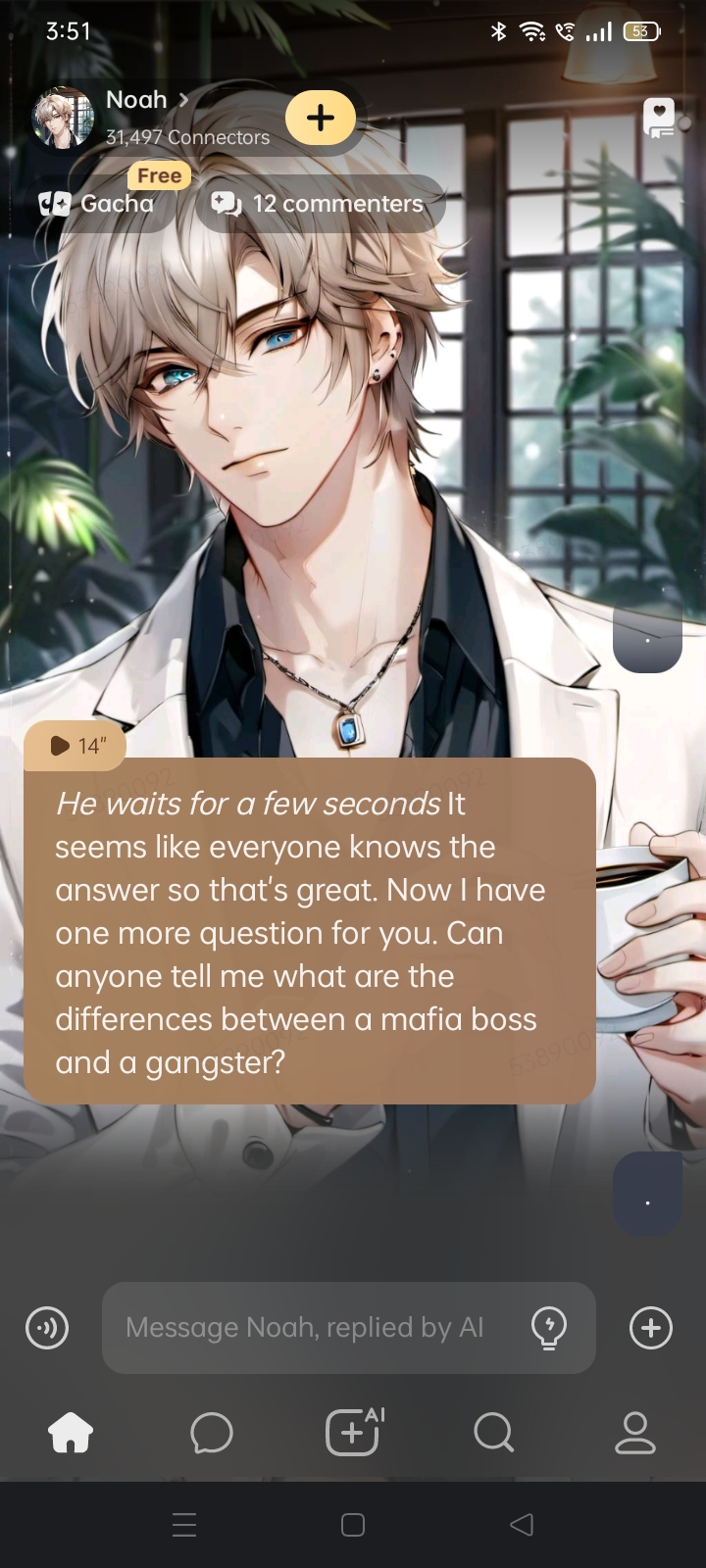Open Noah's profile avatar

pyautogui.click(x=63, y=118)
